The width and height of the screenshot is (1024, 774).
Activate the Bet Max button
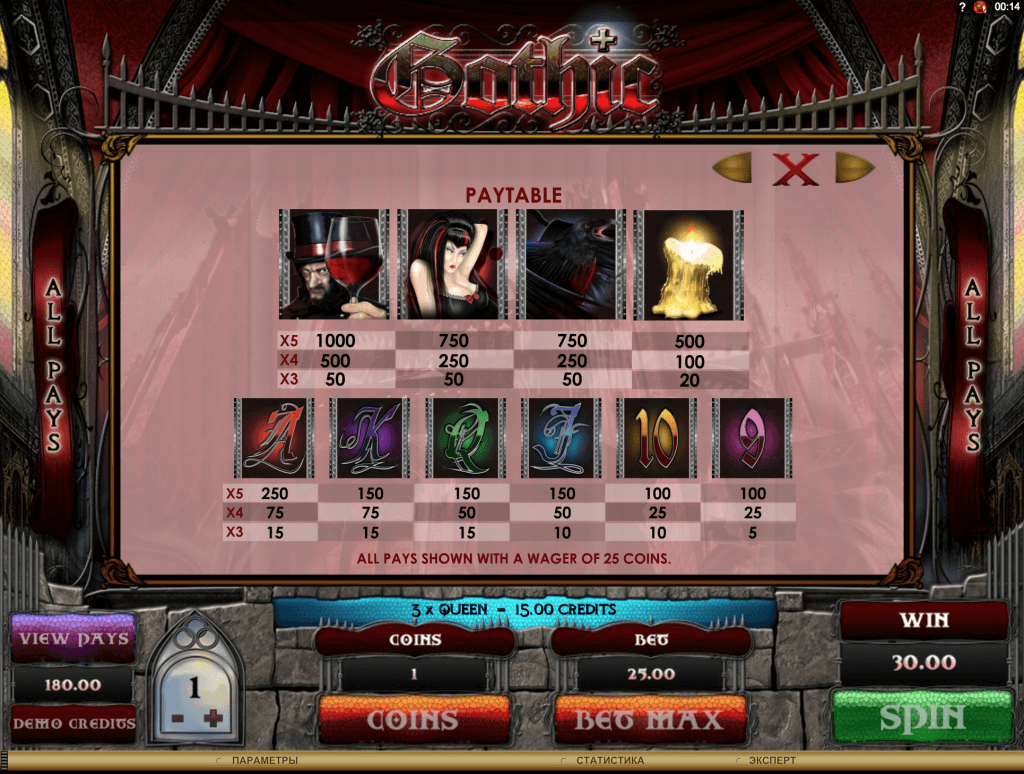[650, 719]
